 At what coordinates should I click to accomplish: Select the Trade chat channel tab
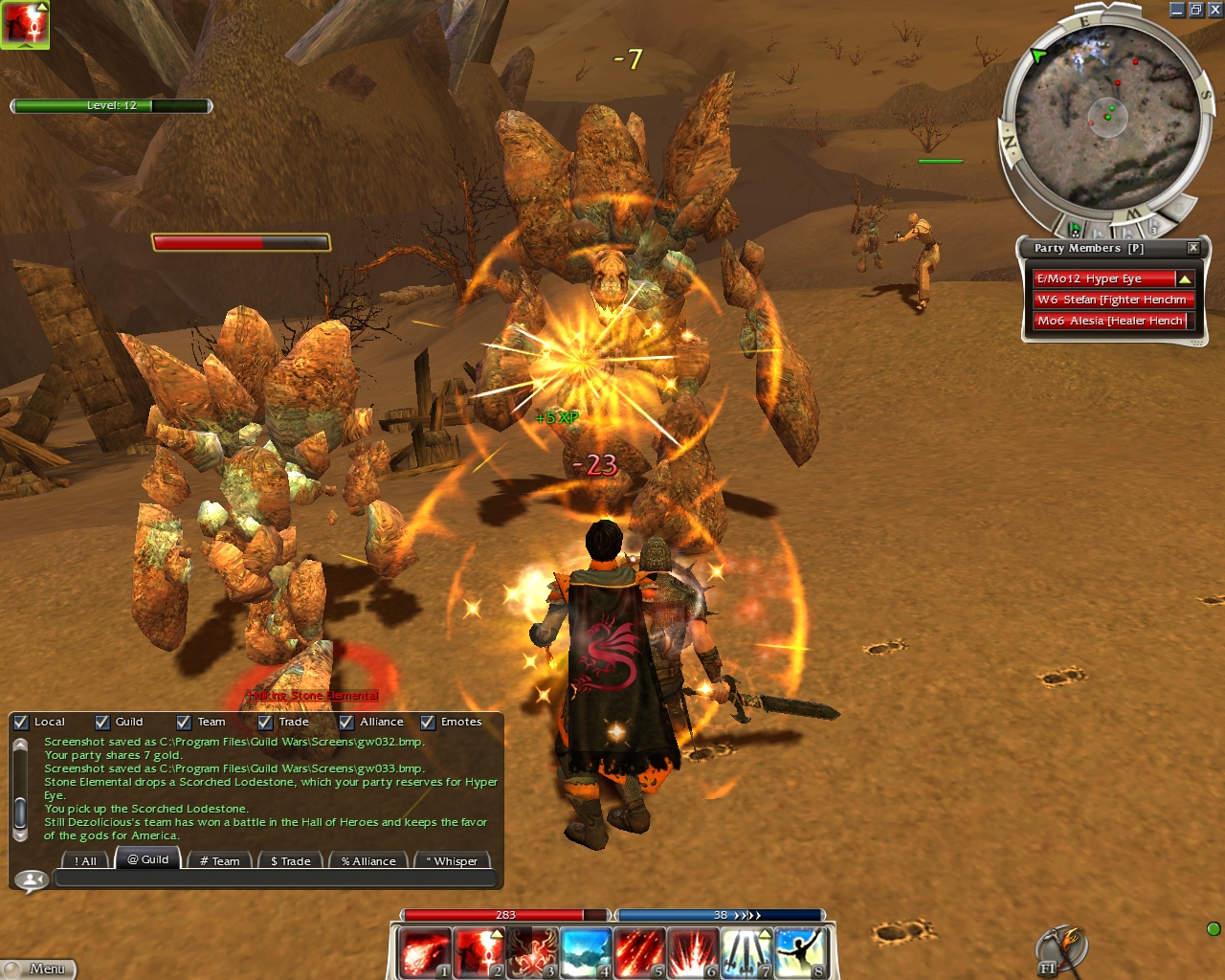290,860
